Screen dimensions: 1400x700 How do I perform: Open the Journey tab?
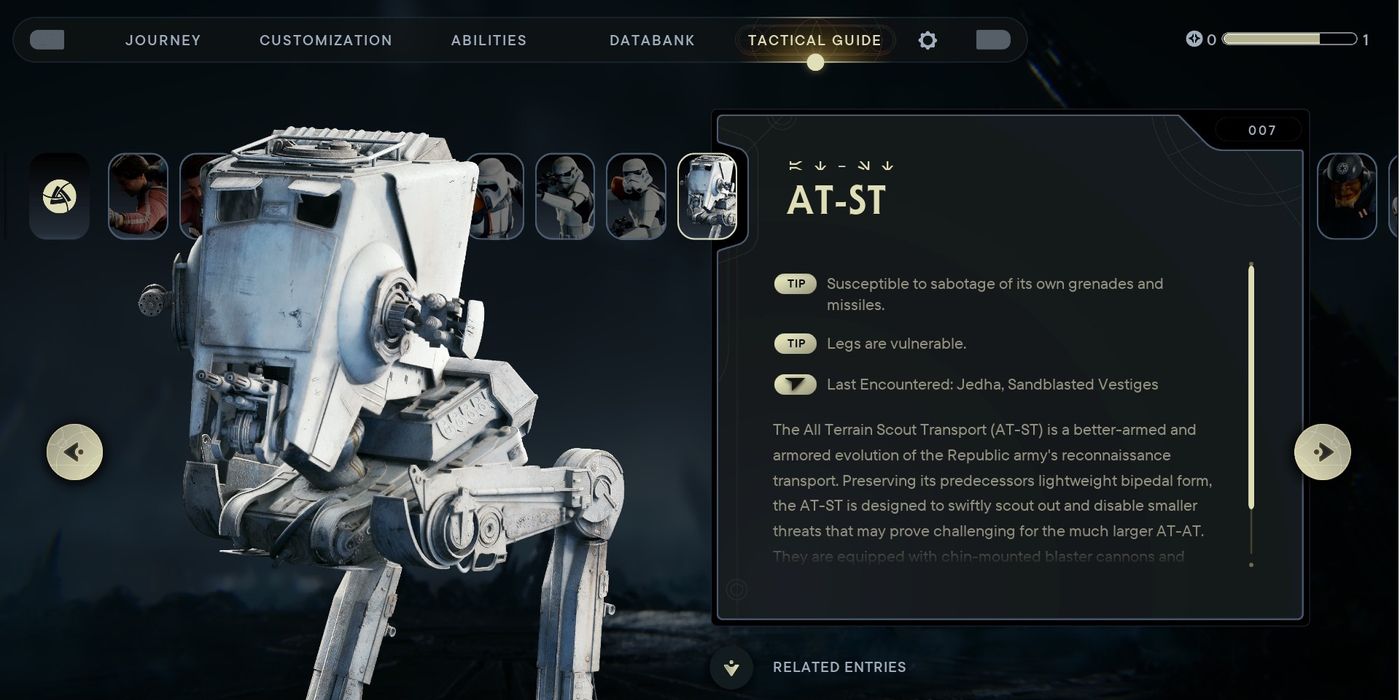click(x=163, y=40)
